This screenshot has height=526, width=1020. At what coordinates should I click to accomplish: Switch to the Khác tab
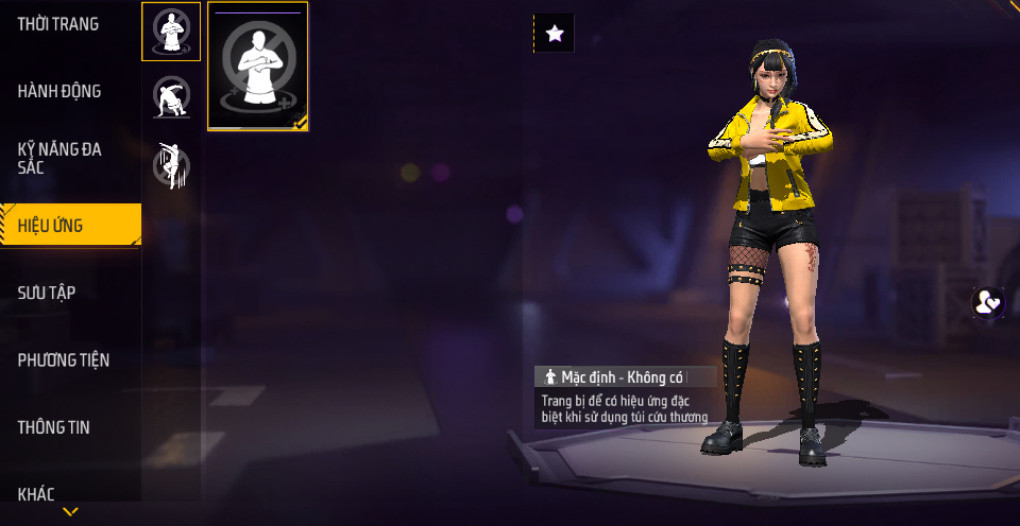tap(36, 493)
